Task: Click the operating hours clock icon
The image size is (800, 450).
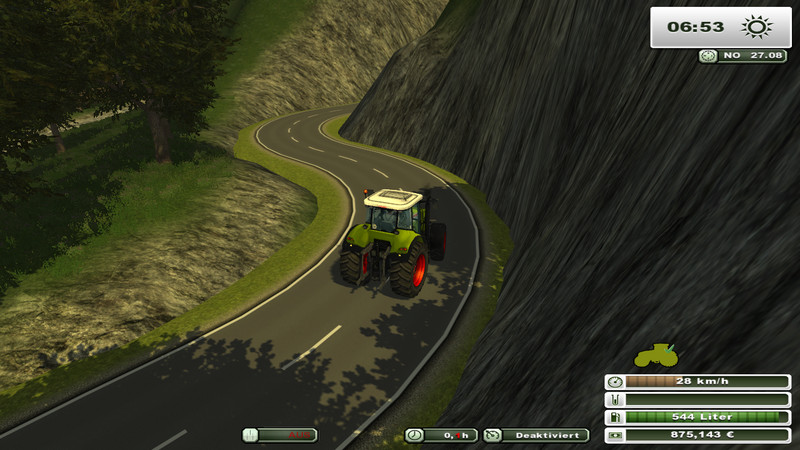Action: coord(414,435)
